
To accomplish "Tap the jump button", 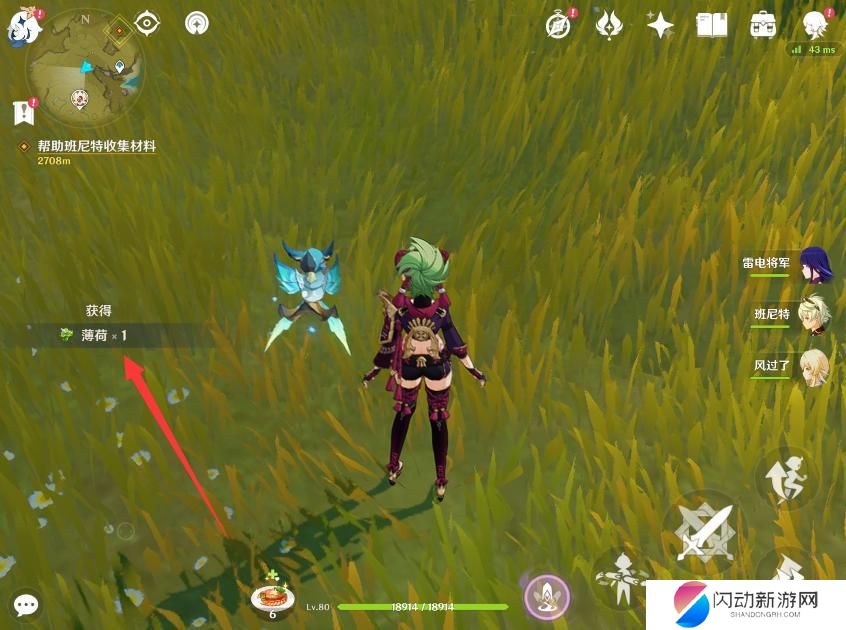I will [785, 479].
